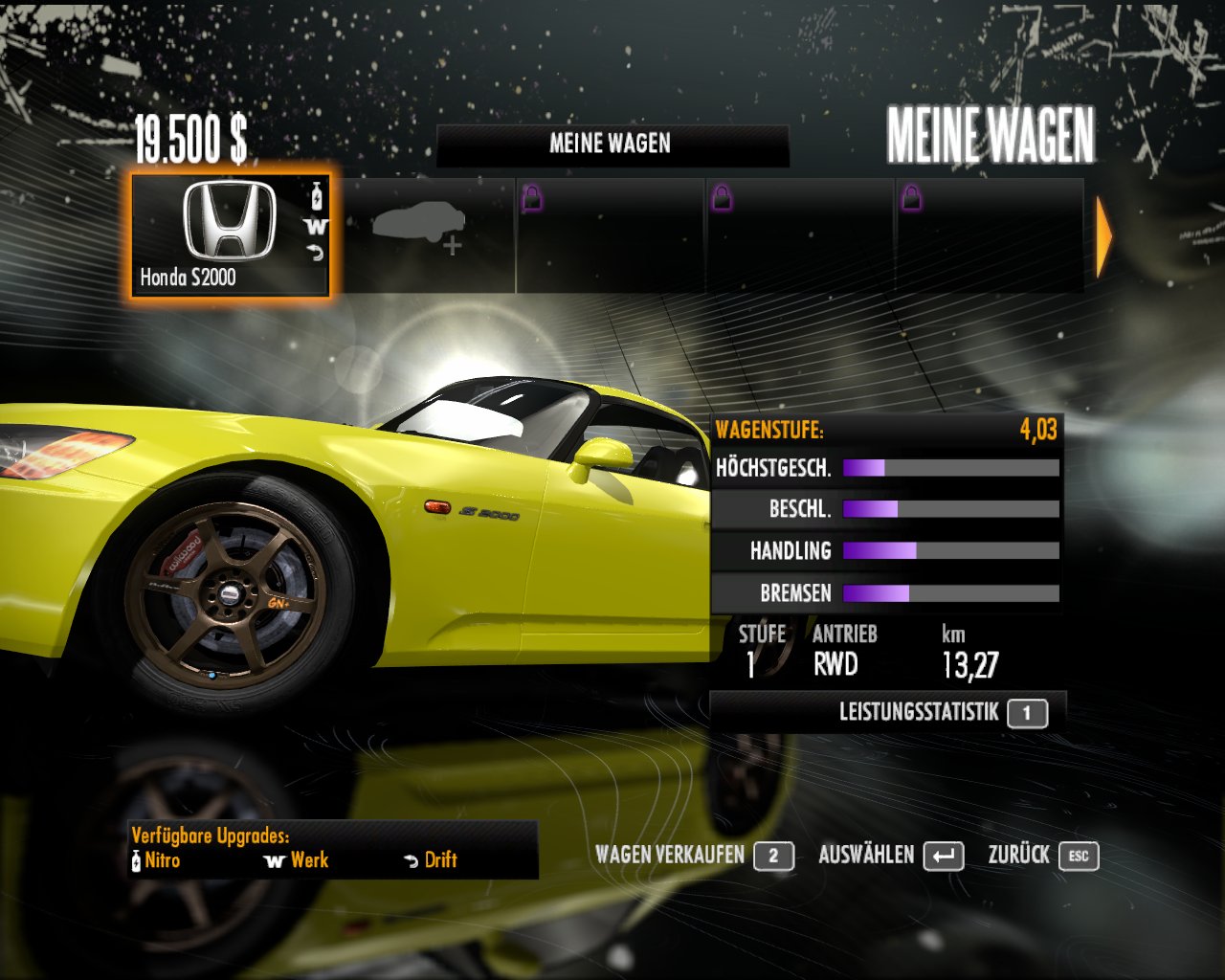Choose the empty add-car slot with plus sign

click(x=423, y=234)
